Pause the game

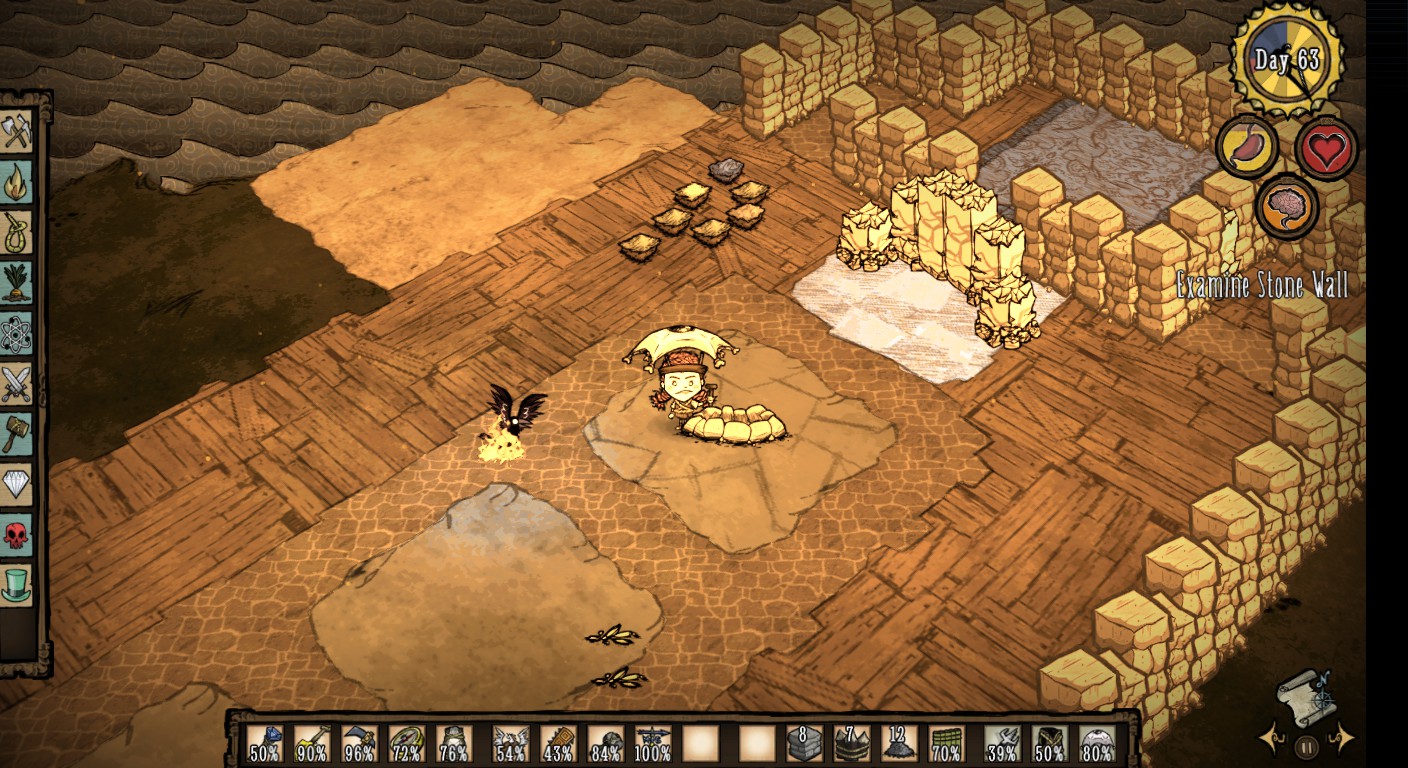click(1306, 746)
